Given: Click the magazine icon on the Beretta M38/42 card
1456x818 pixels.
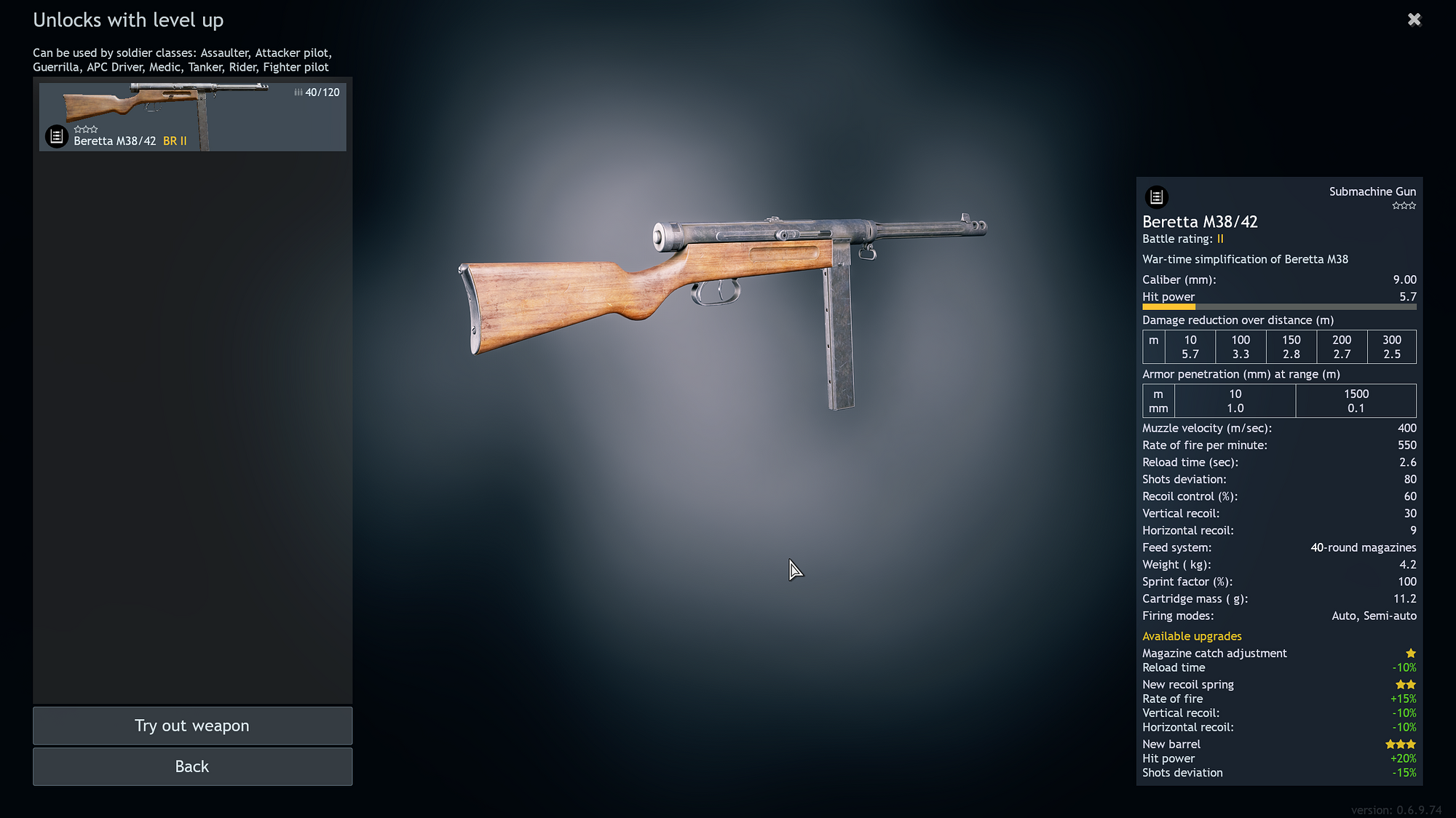Looking at the screenshot, I should [x=55, y=135].
